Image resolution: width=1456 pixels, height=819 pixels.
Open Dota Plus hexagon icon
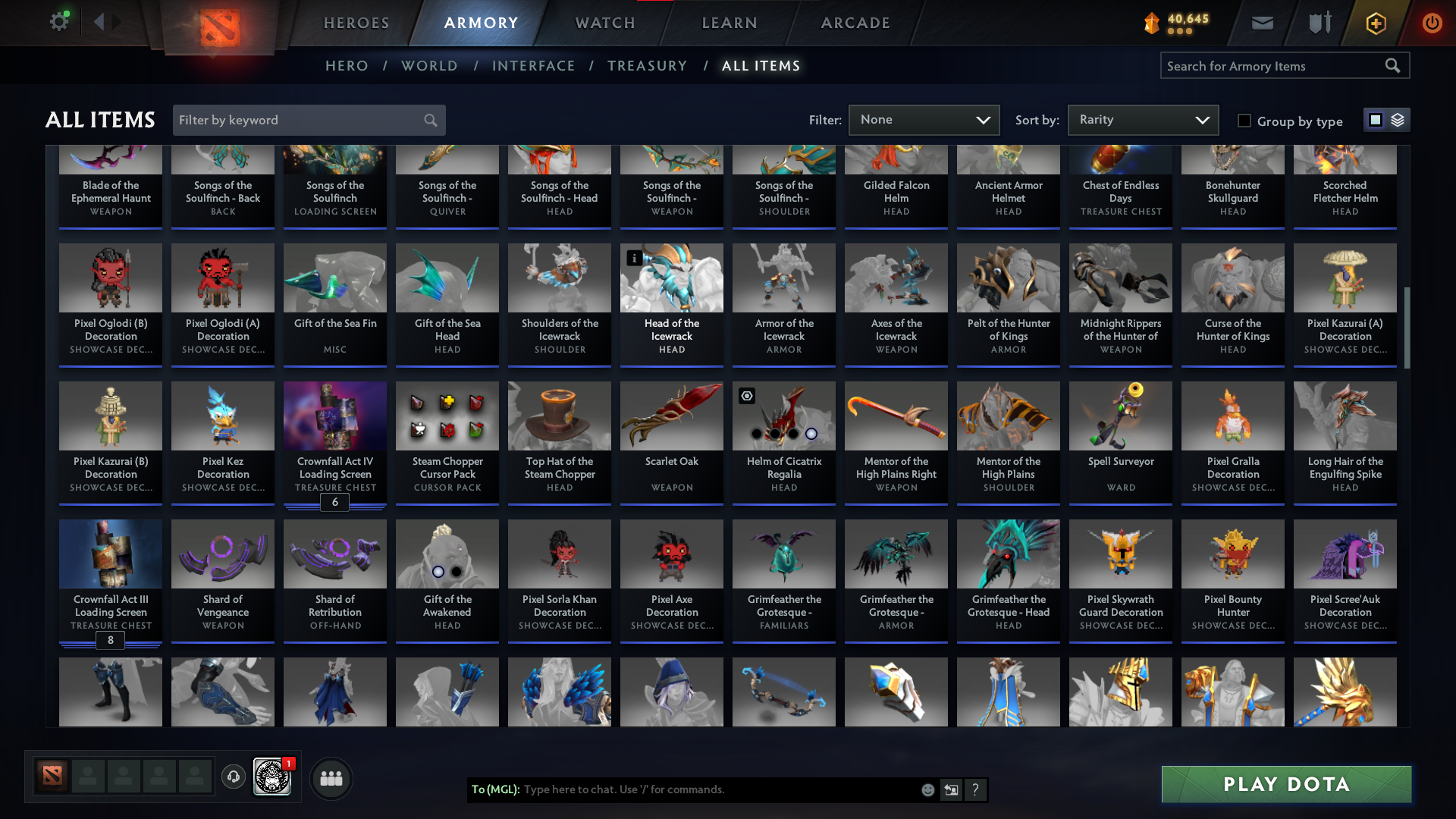pyautogui.click(x=1375, y=23)
